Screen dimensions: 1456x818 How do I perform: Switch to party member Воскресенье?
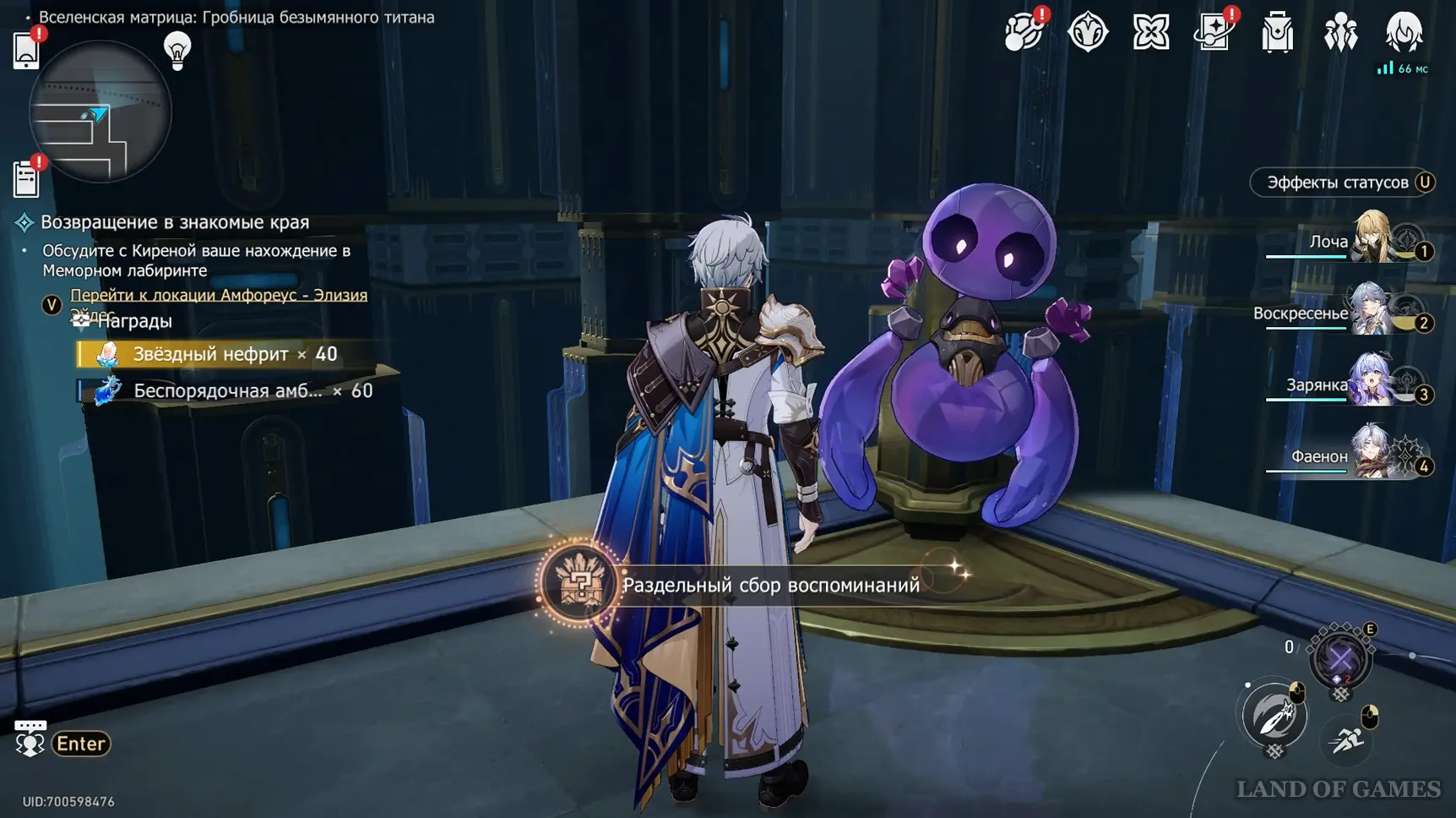[x=1368, y=312]
